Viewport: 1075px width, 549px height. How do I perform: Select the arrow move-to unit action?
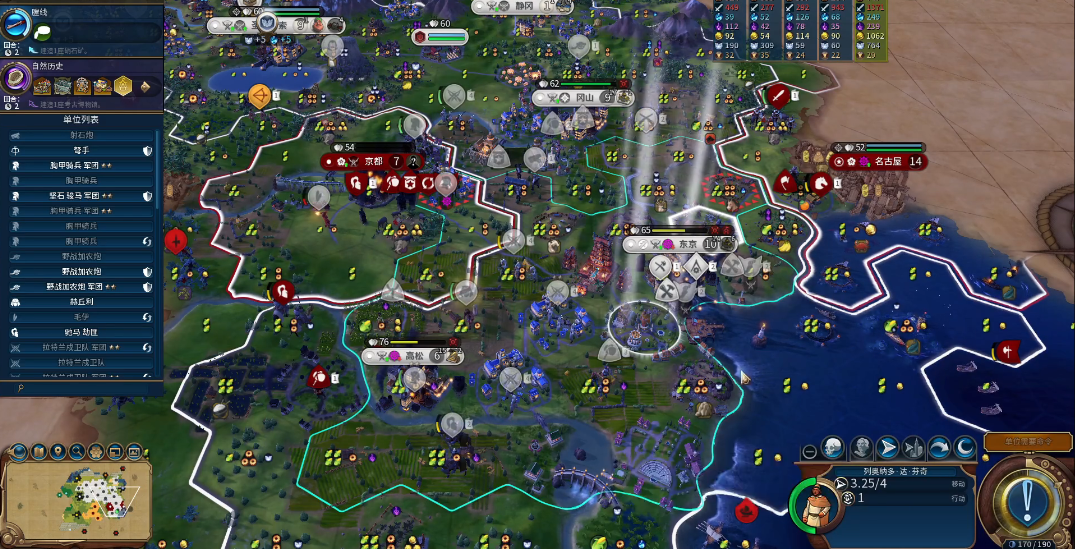click(886, 448)
